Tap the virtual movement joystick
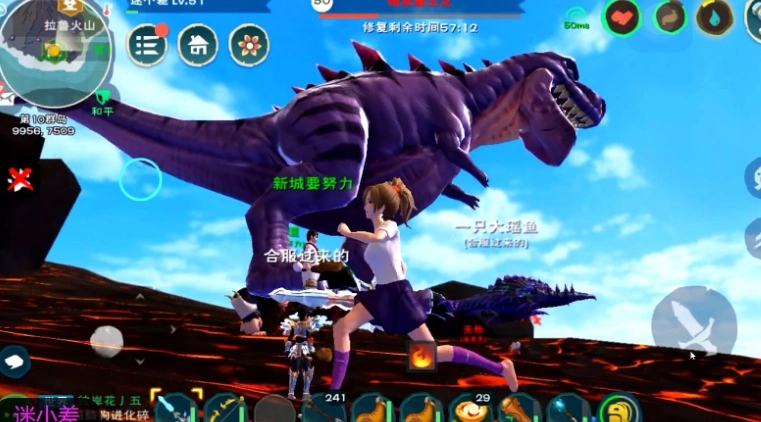 [x=107, y=340]
